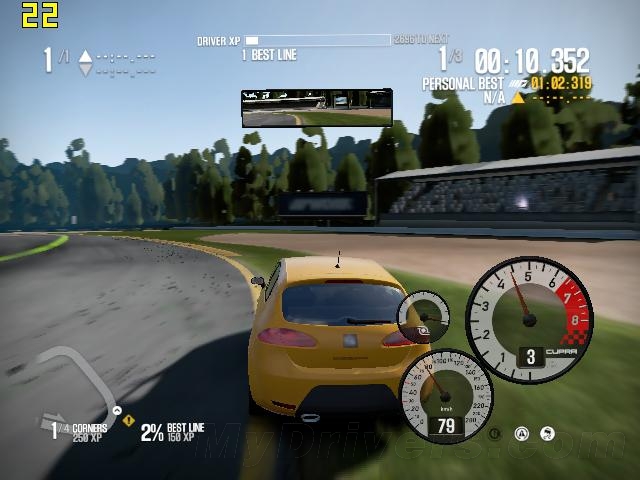
Task: Click the dimmed ABS assist icon
Action: pyautogui.click(x=495, y=434)
